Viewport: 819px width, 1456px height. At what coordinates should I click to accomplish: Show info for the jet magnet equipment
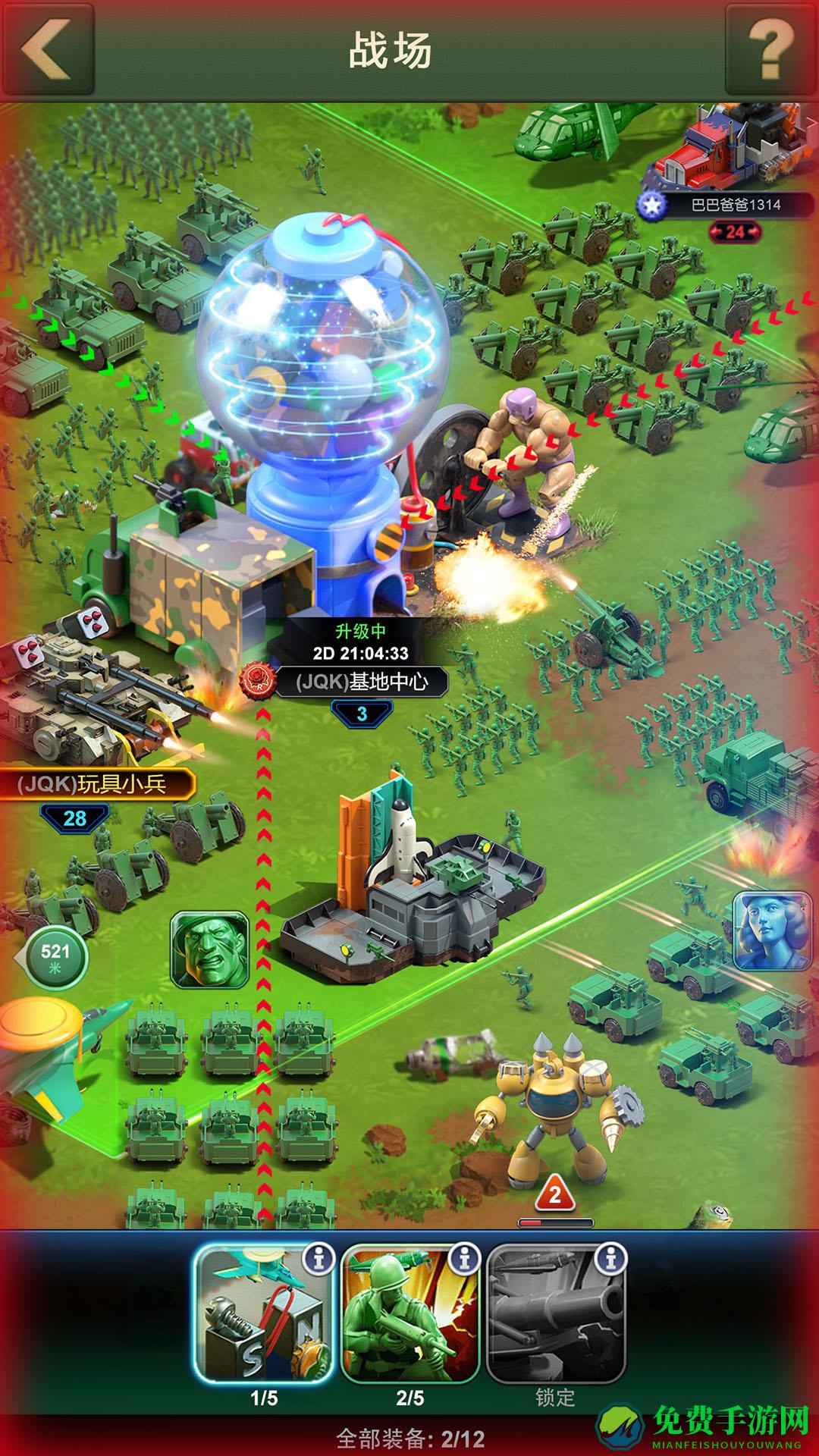pos(318,1260)
